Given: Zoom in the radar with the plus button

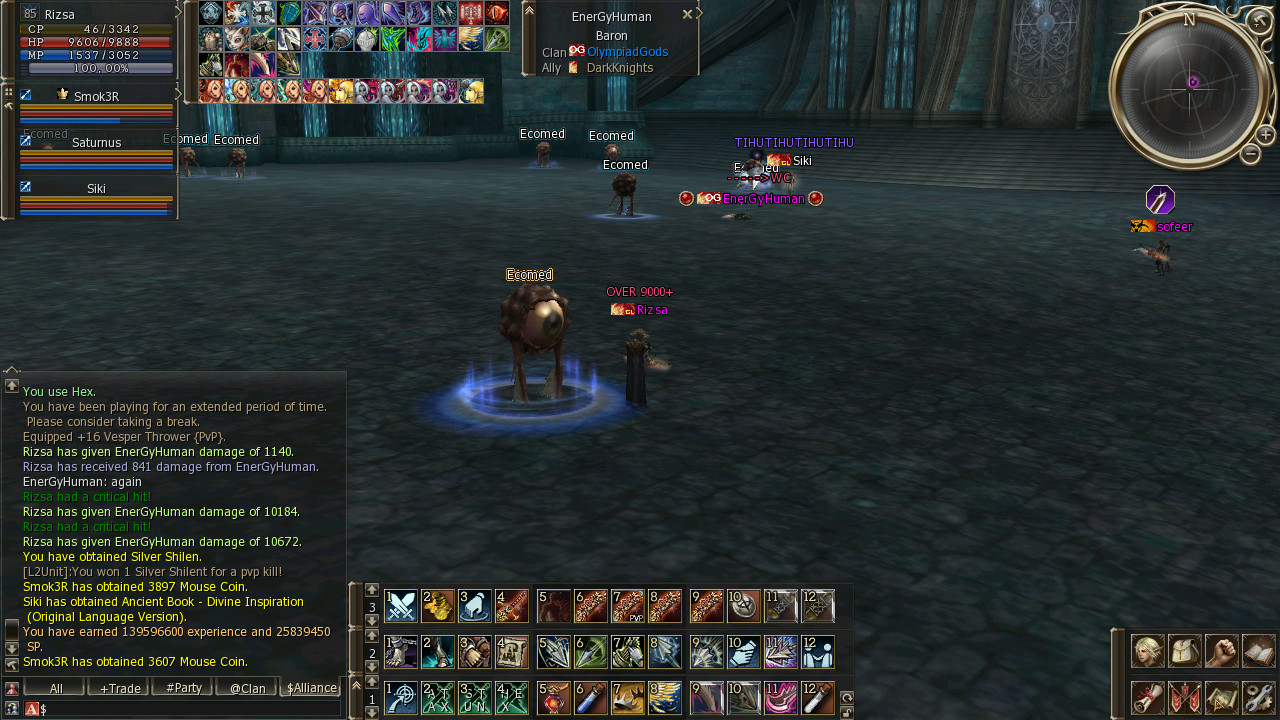Looking at the screenshot, I should click(x=1265, y=135).
